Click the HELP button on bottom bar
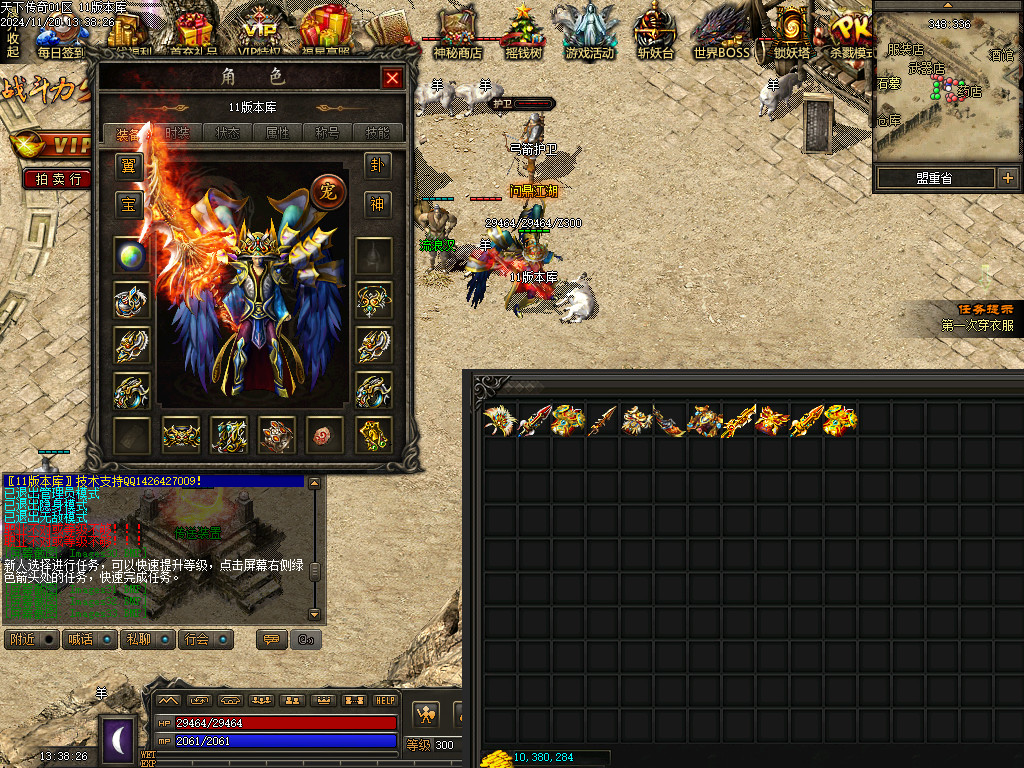Image resolution: width=1024 pixels, height=768 pixels. click(385, 701)
